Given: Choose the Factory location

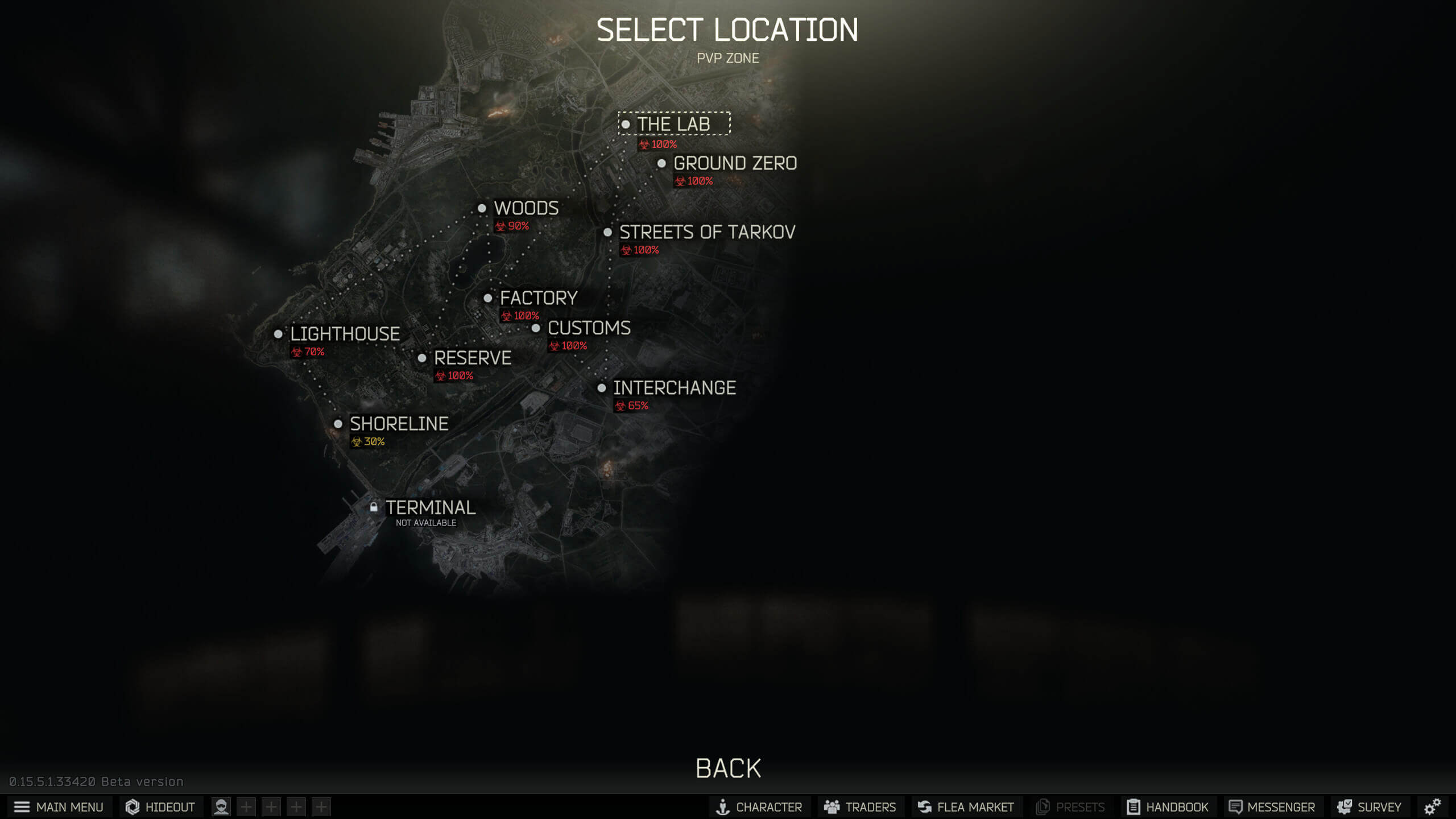Looking at the screenshot, I should (538, 298).
